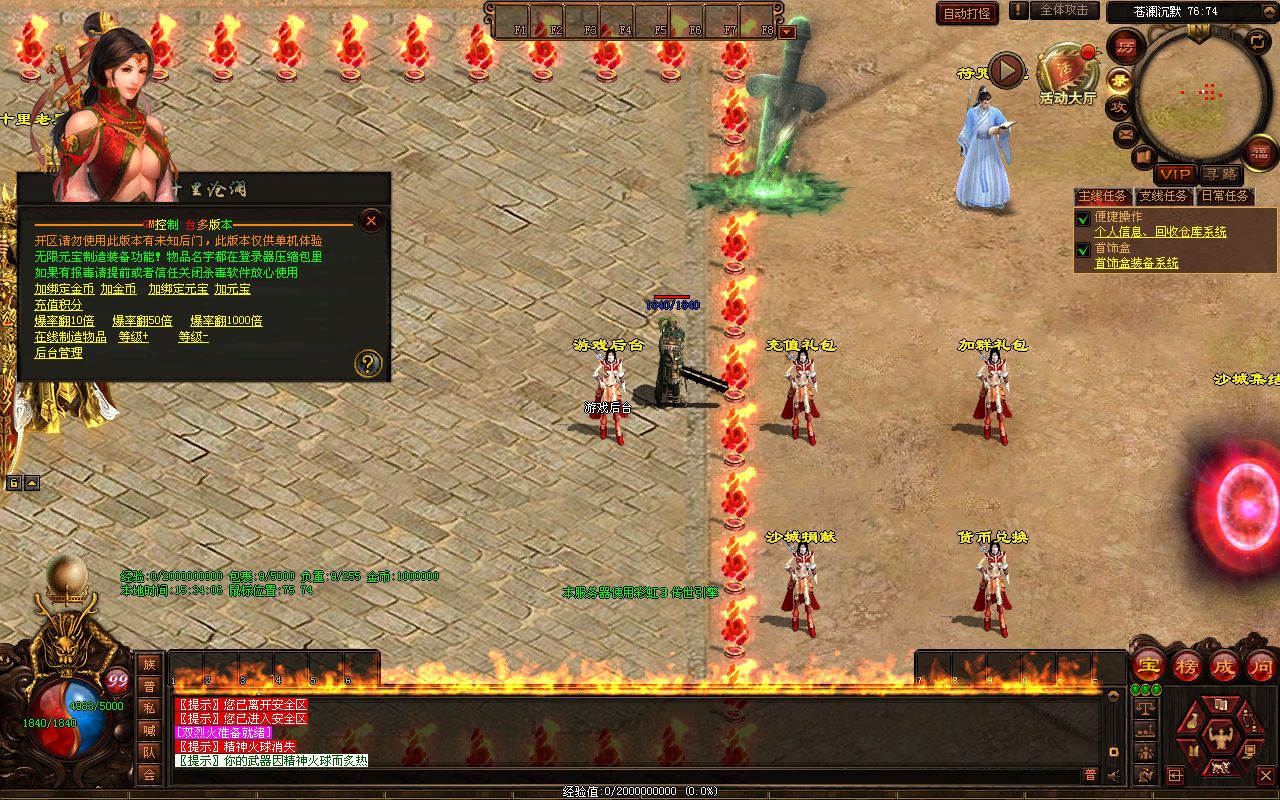Open 个人信息、回收仓库系统 quest link
The image size is (1280, 800).
coord(1160,232)
